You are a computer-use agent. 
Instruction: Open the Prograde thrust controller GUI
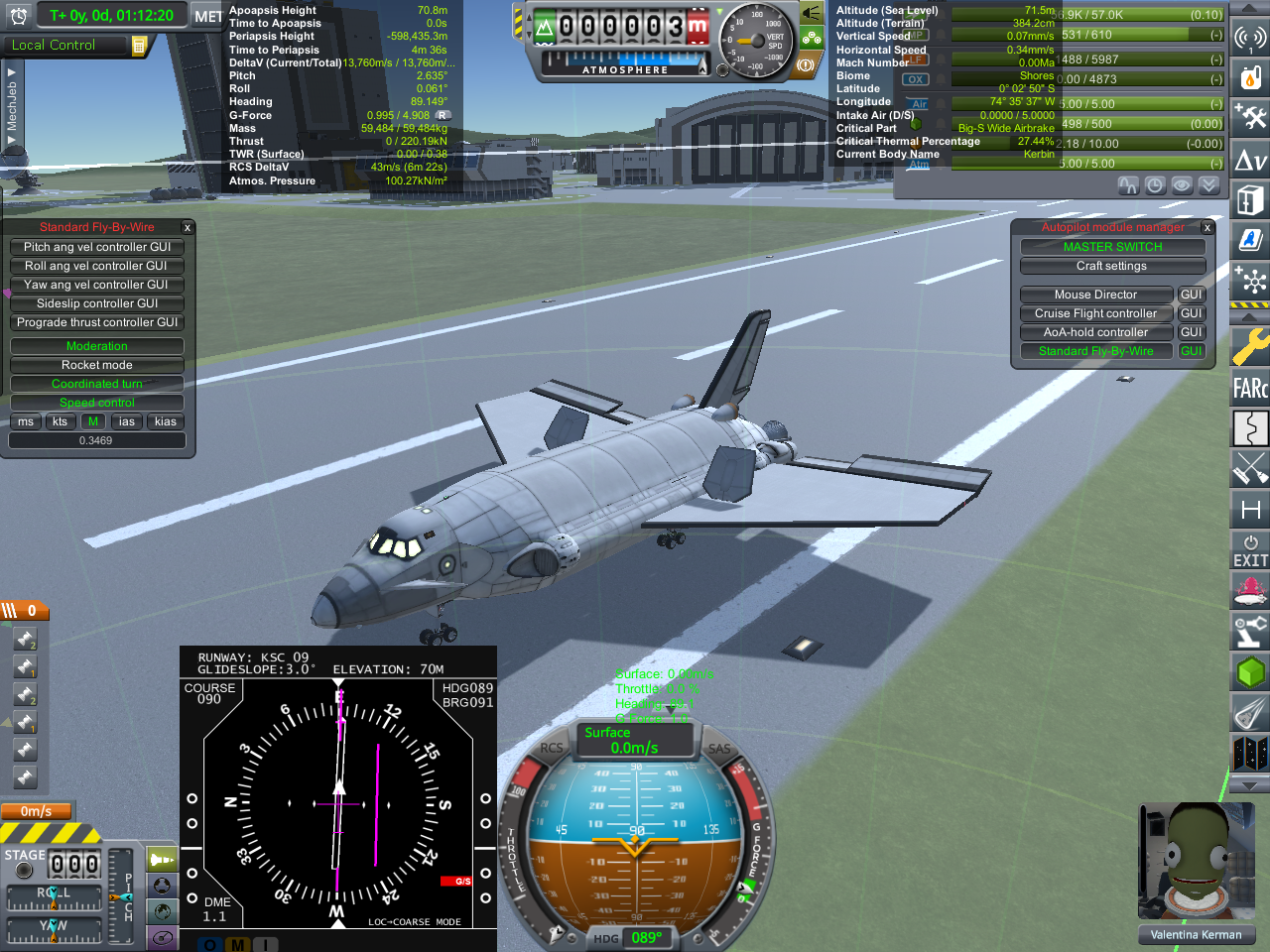click(97, 322)
